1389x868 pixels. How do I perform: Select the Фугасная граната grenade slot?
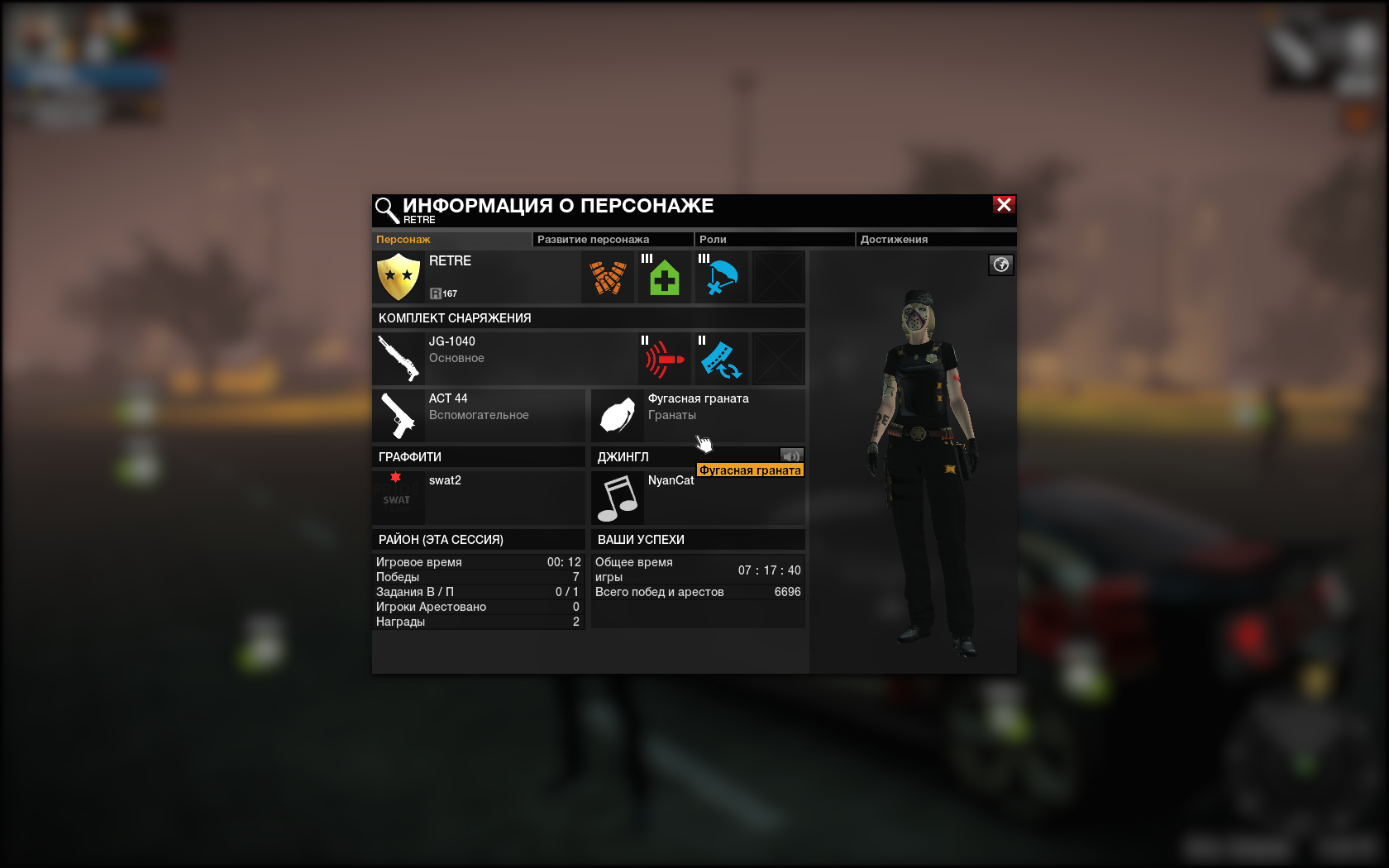(x=697, y=415)
